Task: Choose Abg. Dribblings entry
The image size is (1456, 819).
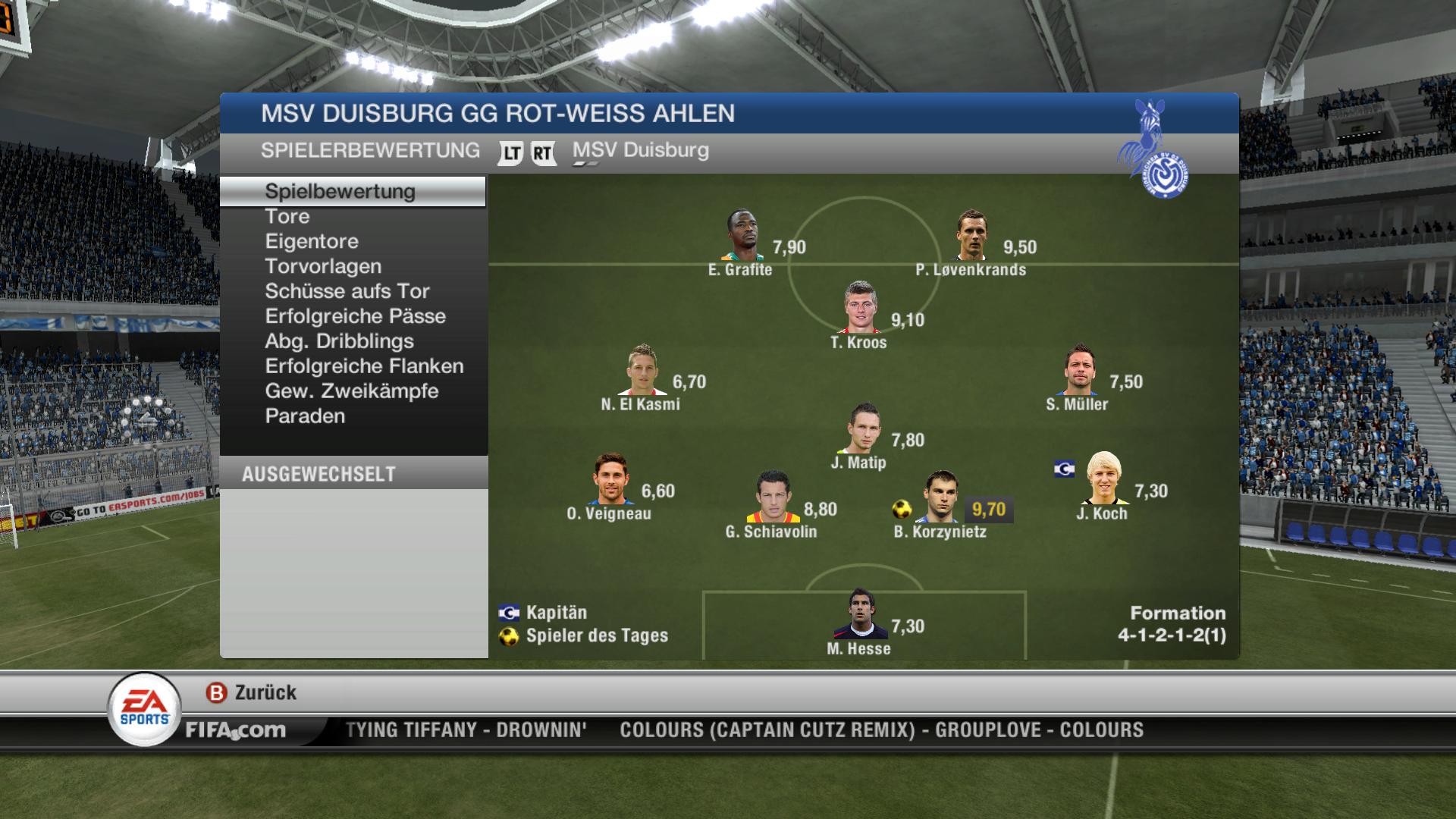Action: pos(339,342)
